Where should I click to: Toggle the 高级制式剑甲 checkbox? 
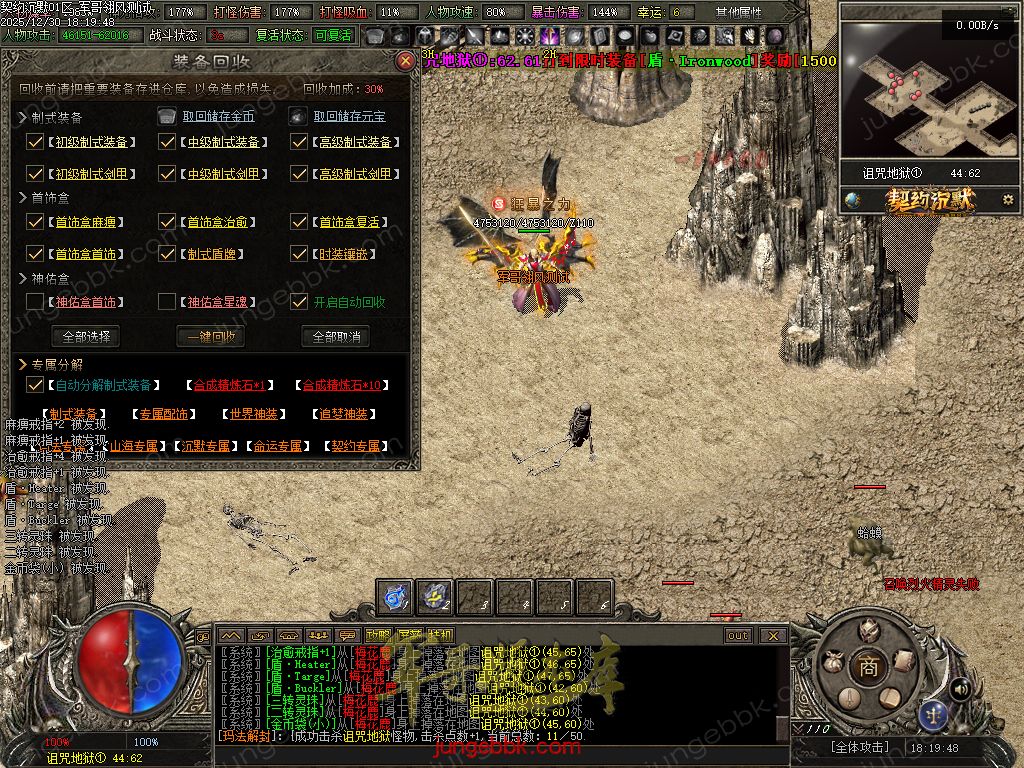(x=299, y=173)
